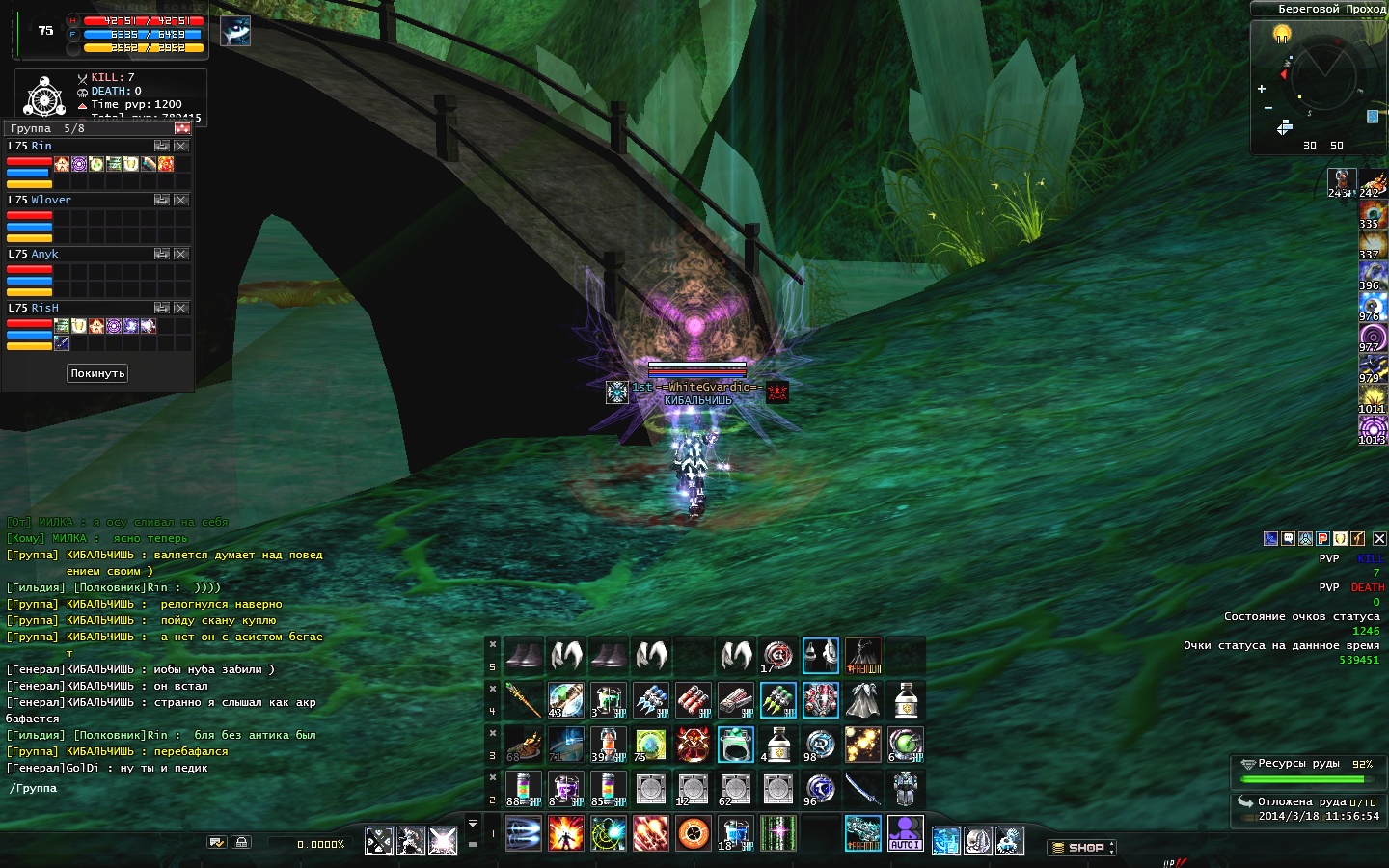Equip the blue katana blade slot
Screen dimensions: 1389x868
[x=862, y=790]
